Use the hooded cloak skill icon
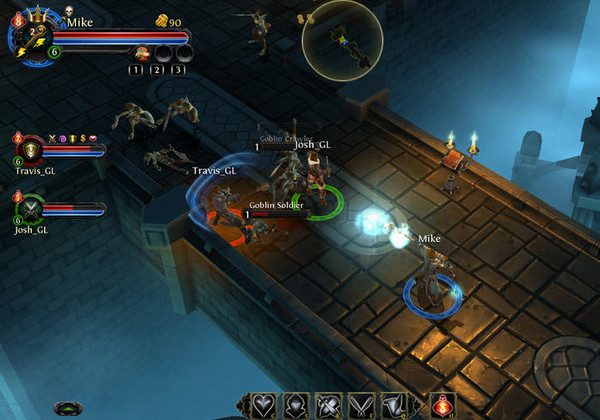600x420 pixels. [292, 404]
